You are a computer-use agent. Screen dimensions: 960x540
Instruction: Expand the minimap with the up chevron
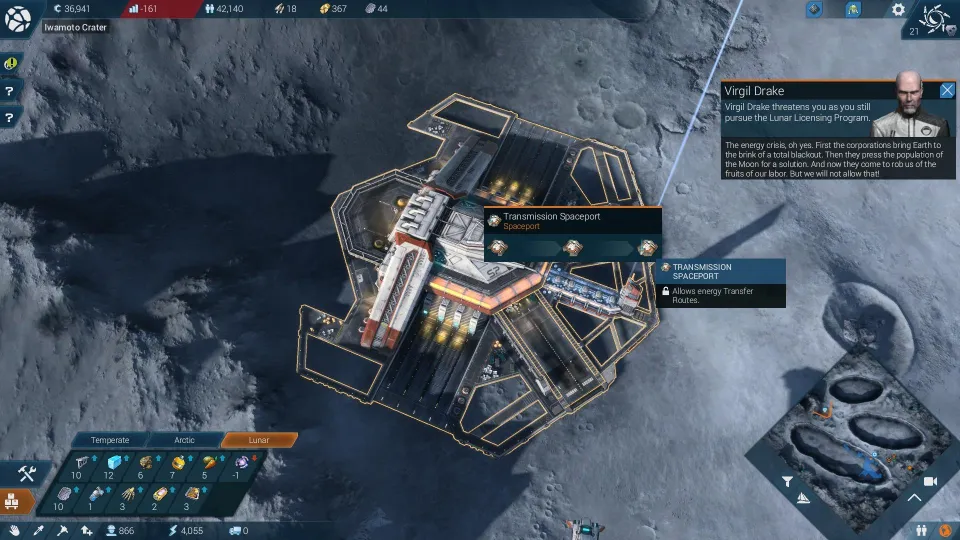tap(914, 497)
